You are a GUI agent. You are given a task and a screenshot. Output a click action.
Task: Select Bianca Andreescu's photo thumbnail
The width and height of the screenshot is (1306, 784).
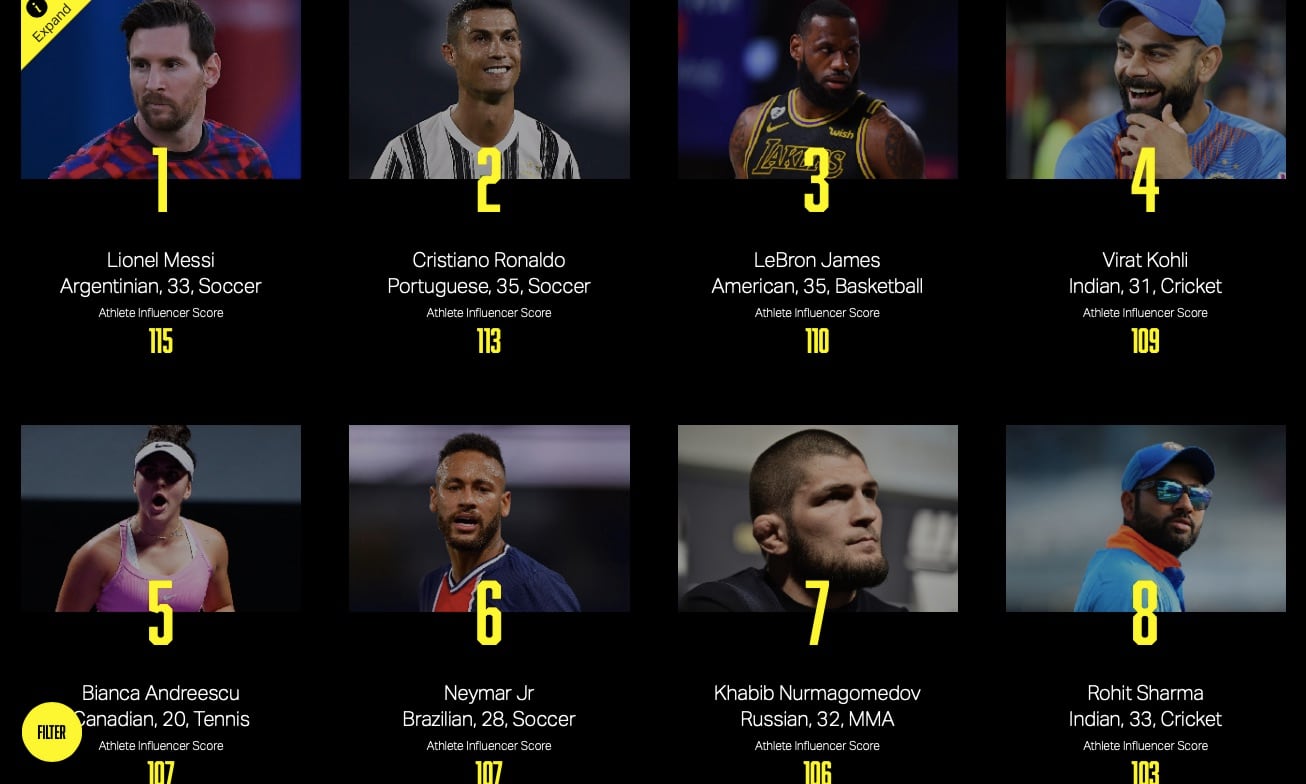161,518
